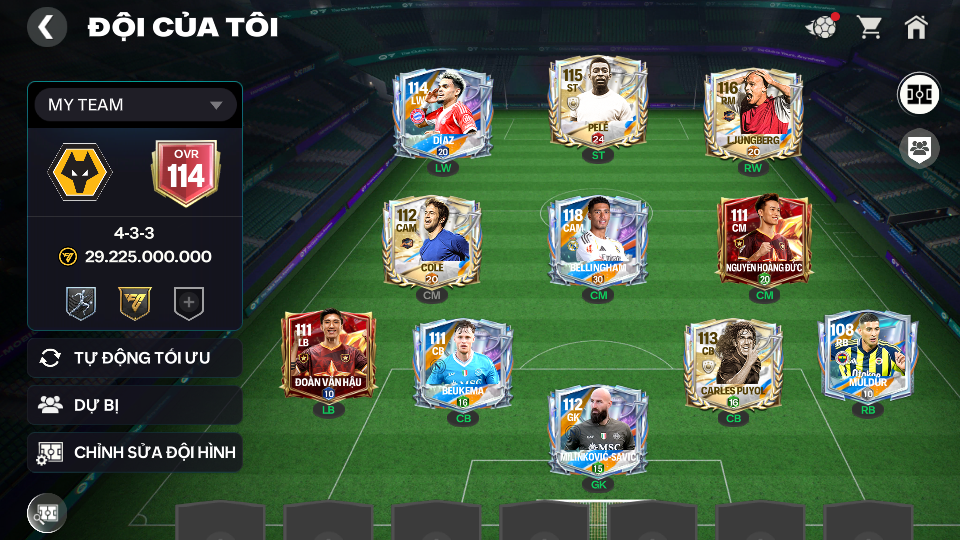The height and width of the screenshot is (540, 960).
Task: Open the MY TEAM dropdown
Action: pos(135,105)
